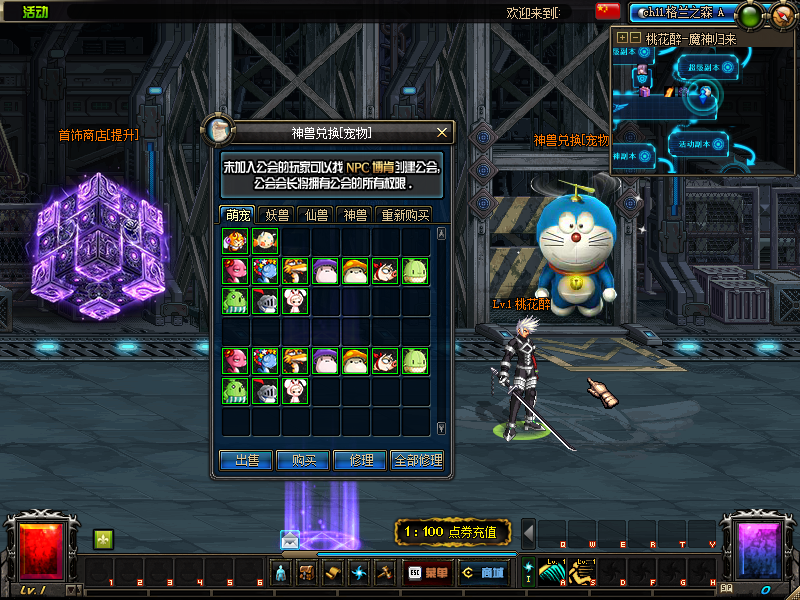Click the 购买 buy button
Screen dimensions: 800x600
pos(303,460)
